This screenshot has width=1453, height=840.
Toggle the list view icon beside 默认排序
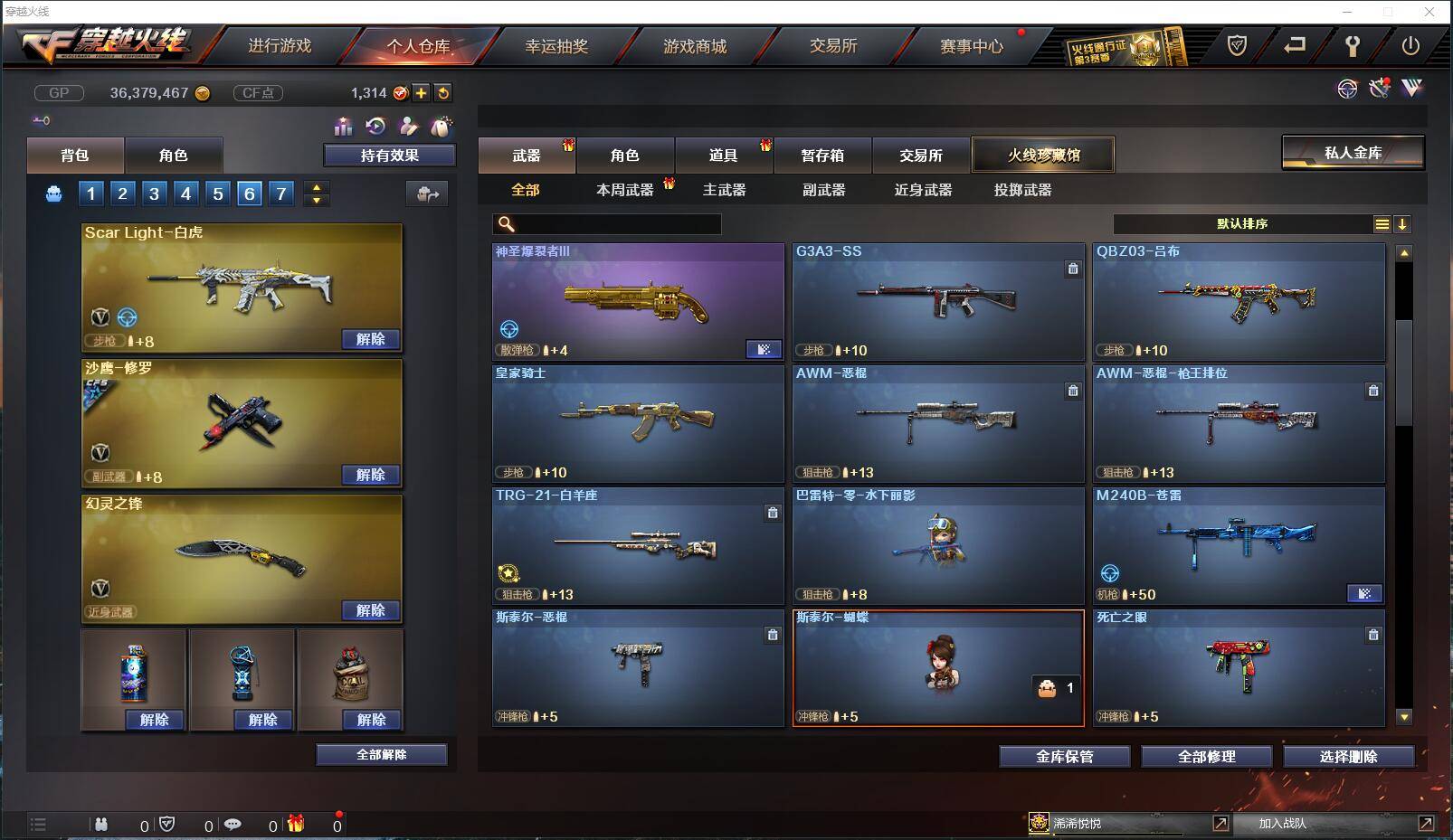(x=1382, y=223)
